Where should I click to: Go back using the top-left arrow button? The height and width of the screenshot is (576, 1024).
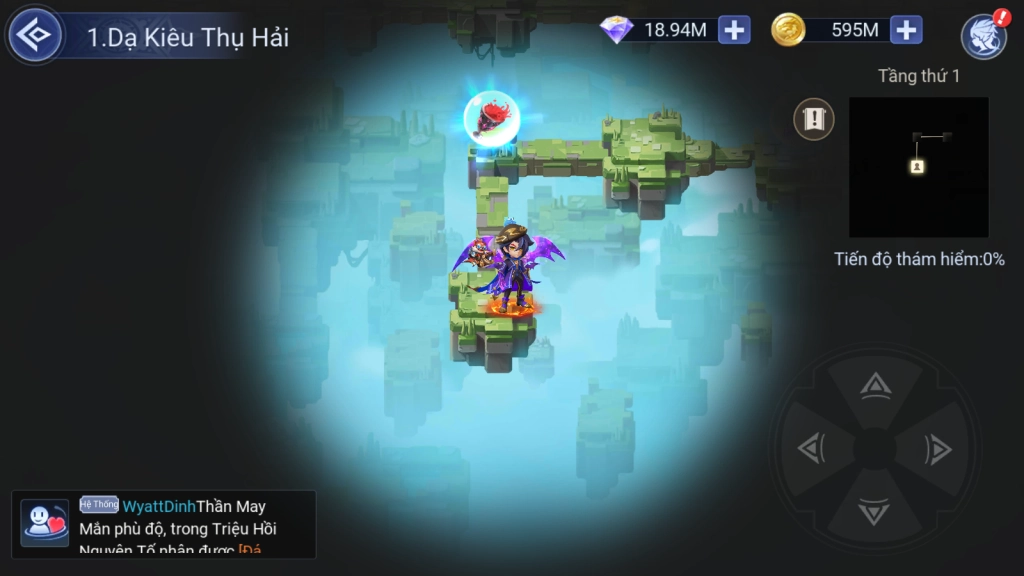point(36,36)
